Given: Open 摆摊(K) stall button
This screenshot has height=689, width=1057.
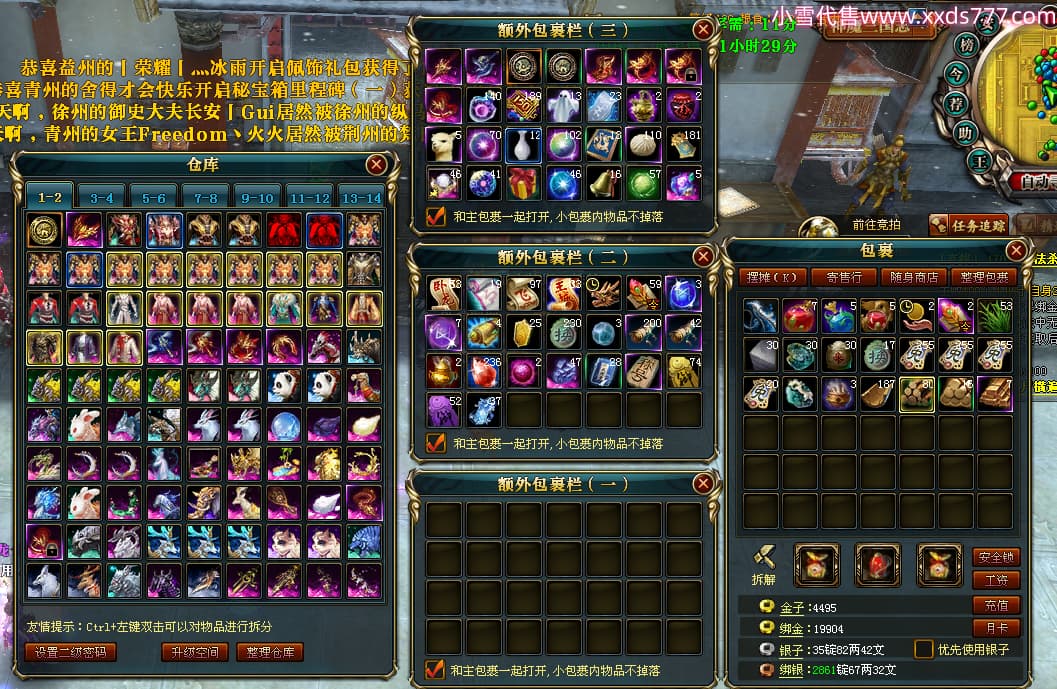Looking at the screenshot, I should tap(776, 277).
